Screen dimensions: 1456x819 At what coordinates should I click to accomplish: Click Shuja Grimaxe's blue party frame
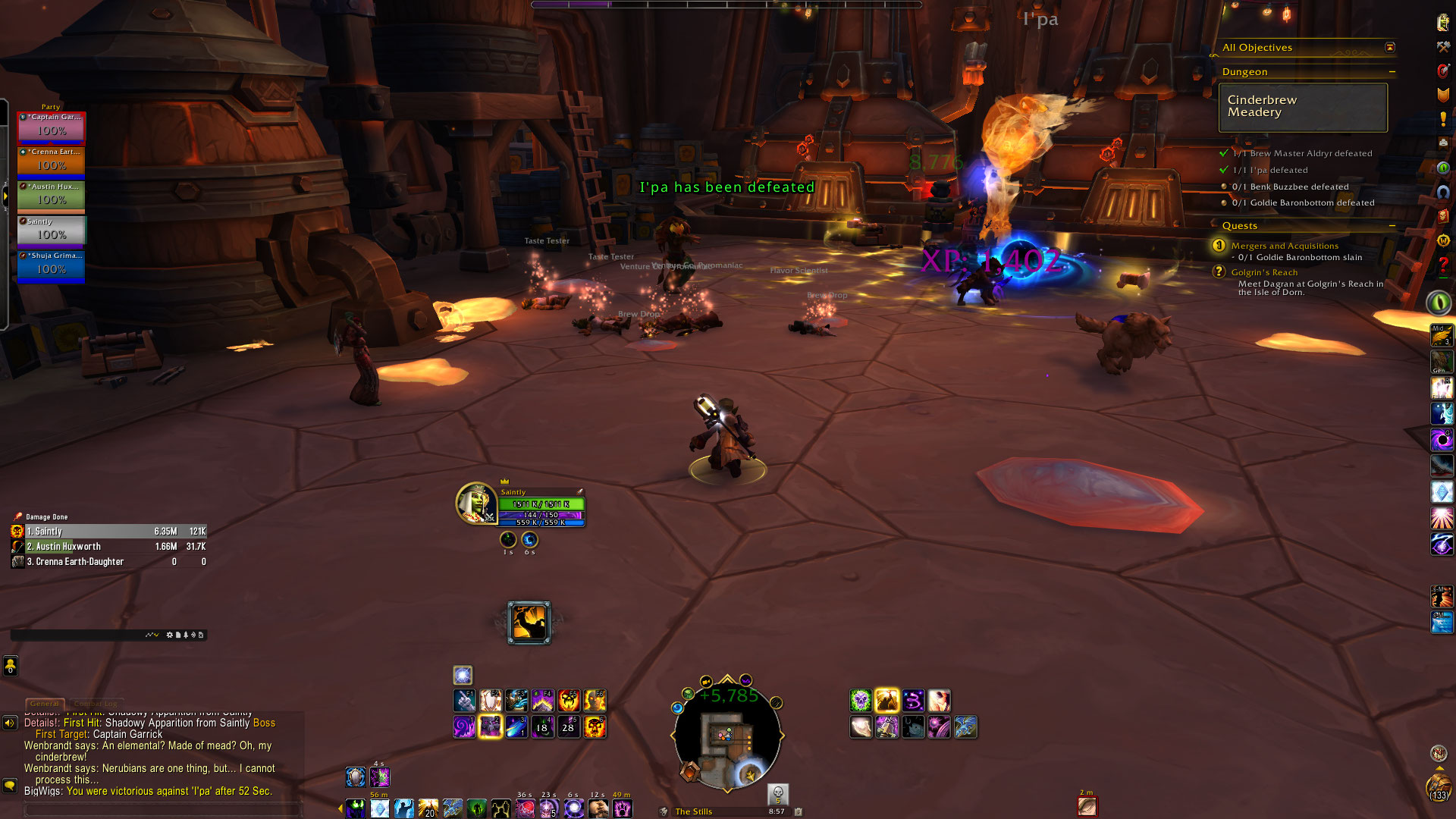[51, 265]
